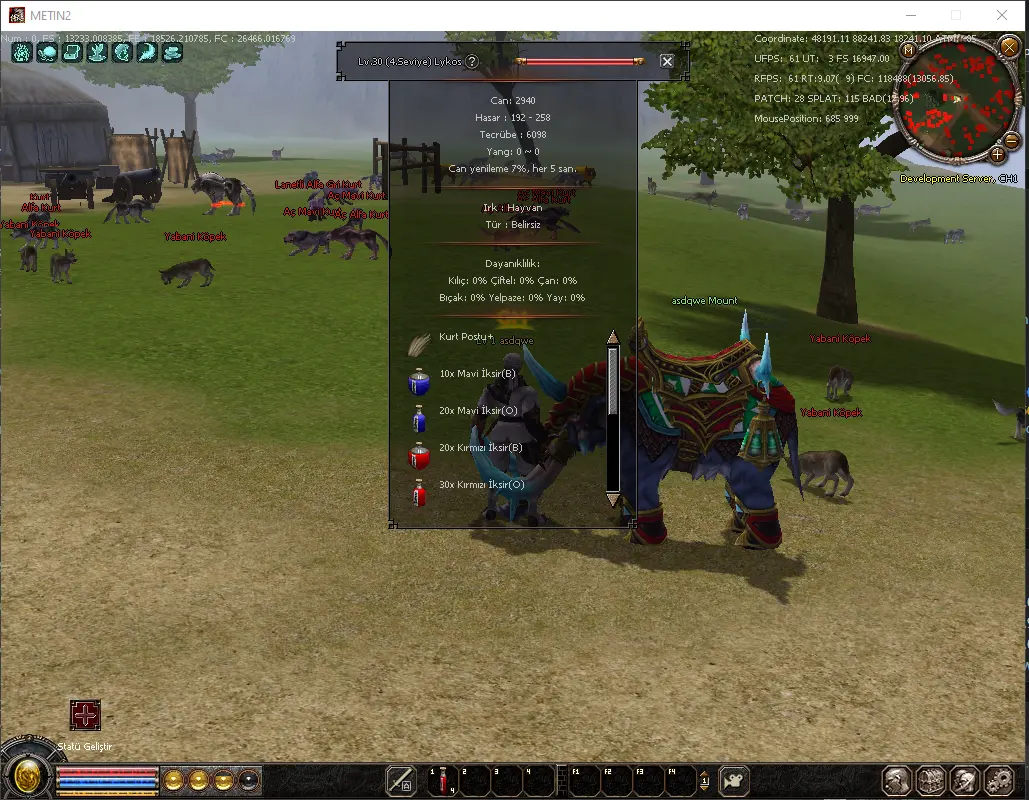Pick the 20x Kırmızı İksir(B) entry
Viewport: 1029px width, 800px height.
click(x=480, y=448)
